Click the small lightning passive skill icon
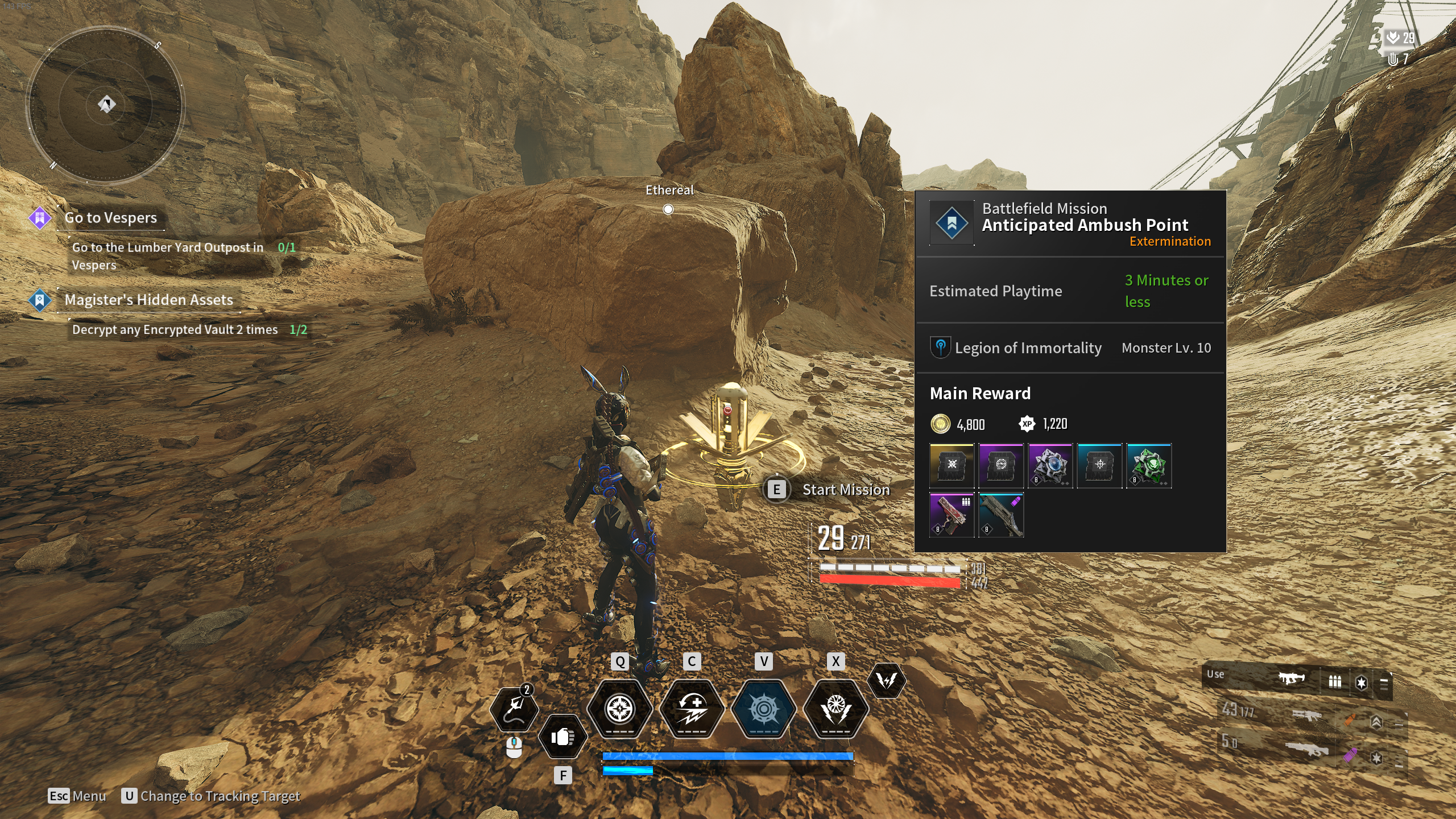Image resolution: width=1456 pixels, height=819 pixels. click(x=886, y=680)
